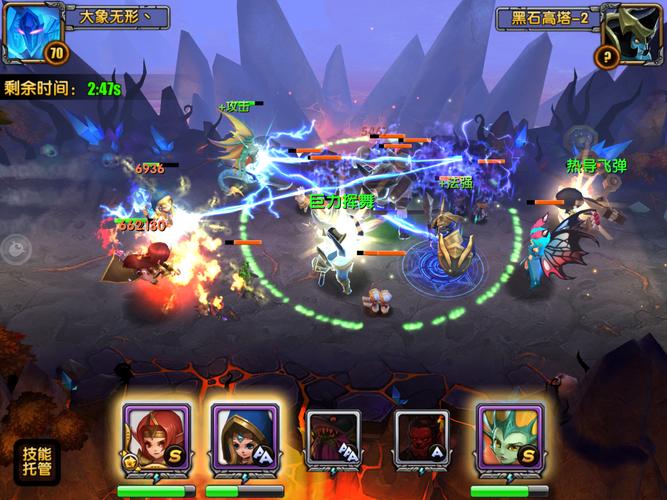The width and height of the screenshot is (667, 500).
Task: Activate the red-haired crowned heroine's skill
Action: pyautogui.click(x=151, y=438)
